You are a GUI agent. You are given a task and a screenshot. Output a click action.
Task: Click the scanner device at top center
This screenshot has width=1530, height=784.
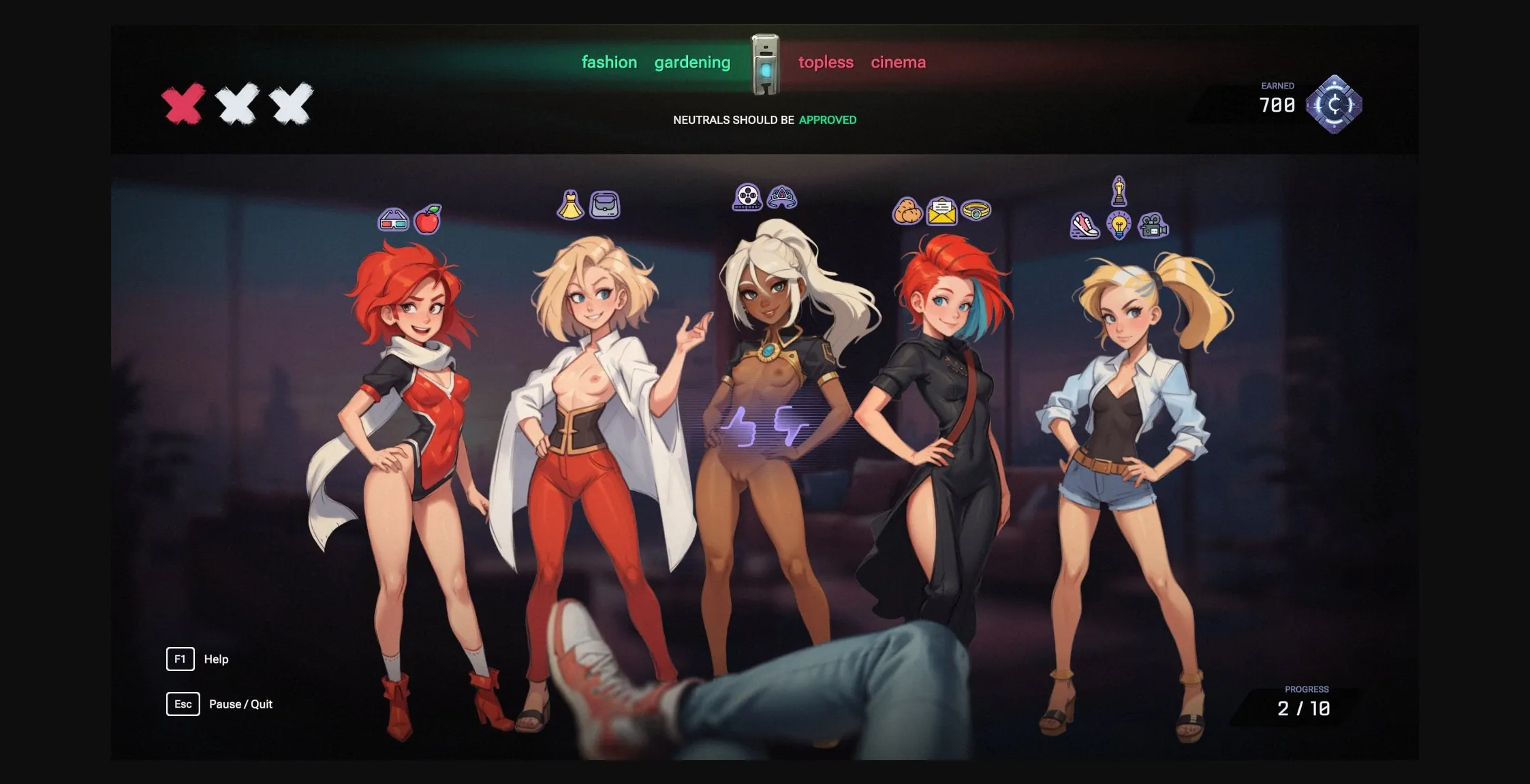tap(766, 62)
